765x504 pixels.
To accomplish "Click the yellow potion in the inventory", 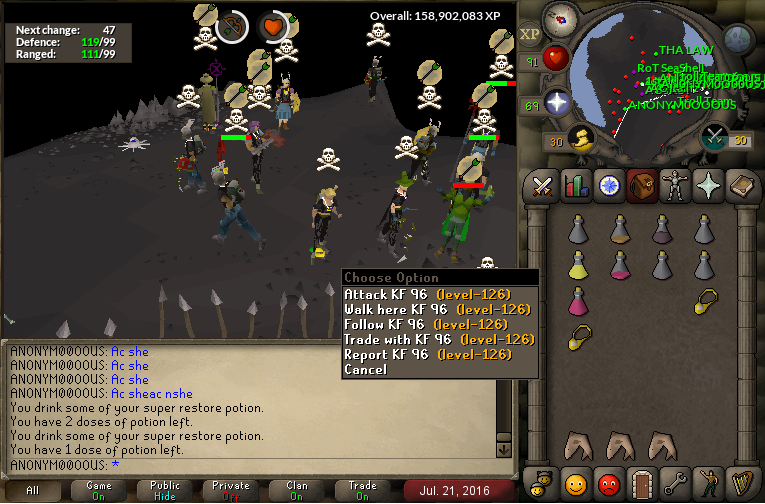I will [x=577, y=265].
